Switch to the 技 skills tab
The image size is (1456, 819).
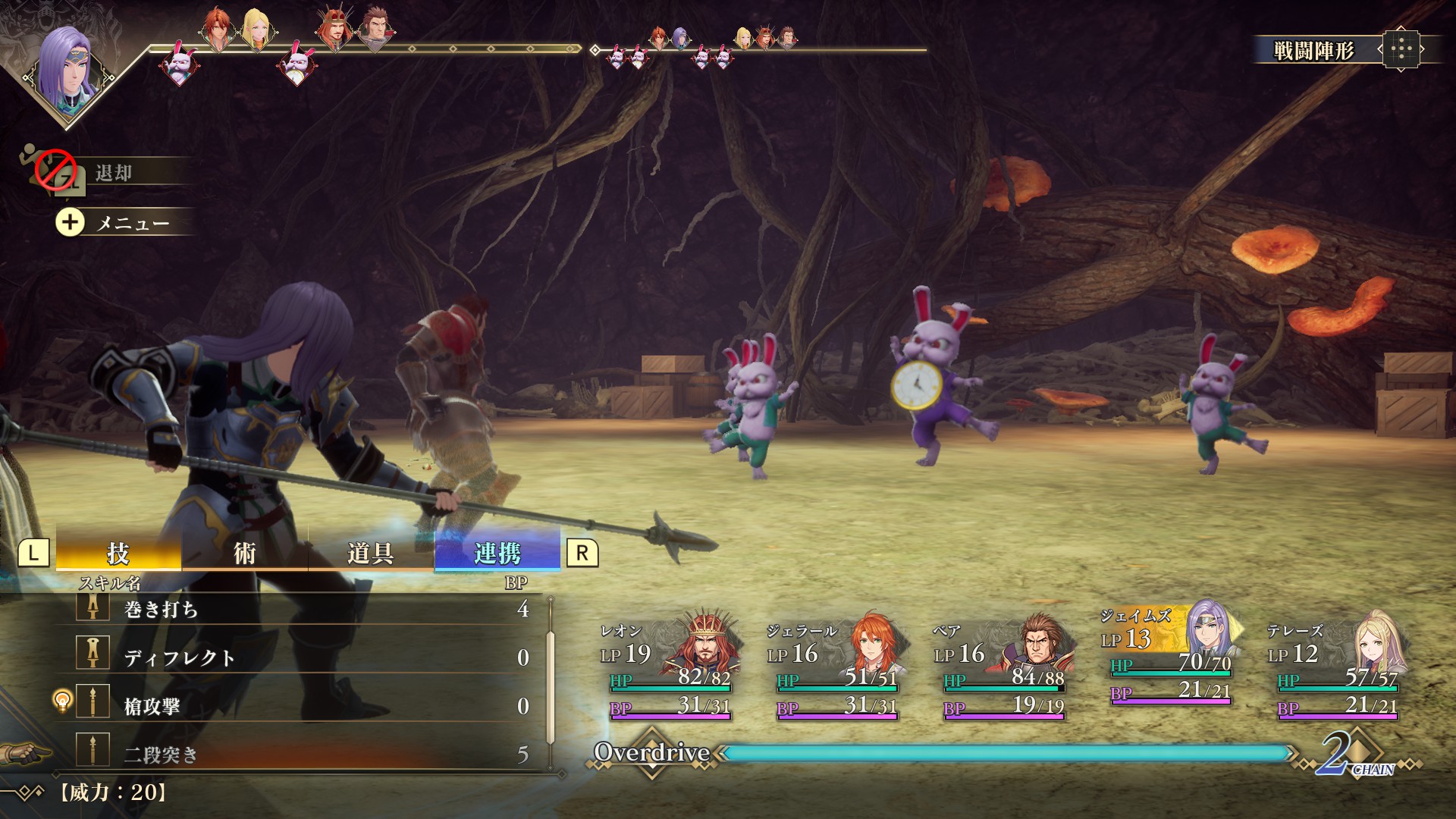118,553
